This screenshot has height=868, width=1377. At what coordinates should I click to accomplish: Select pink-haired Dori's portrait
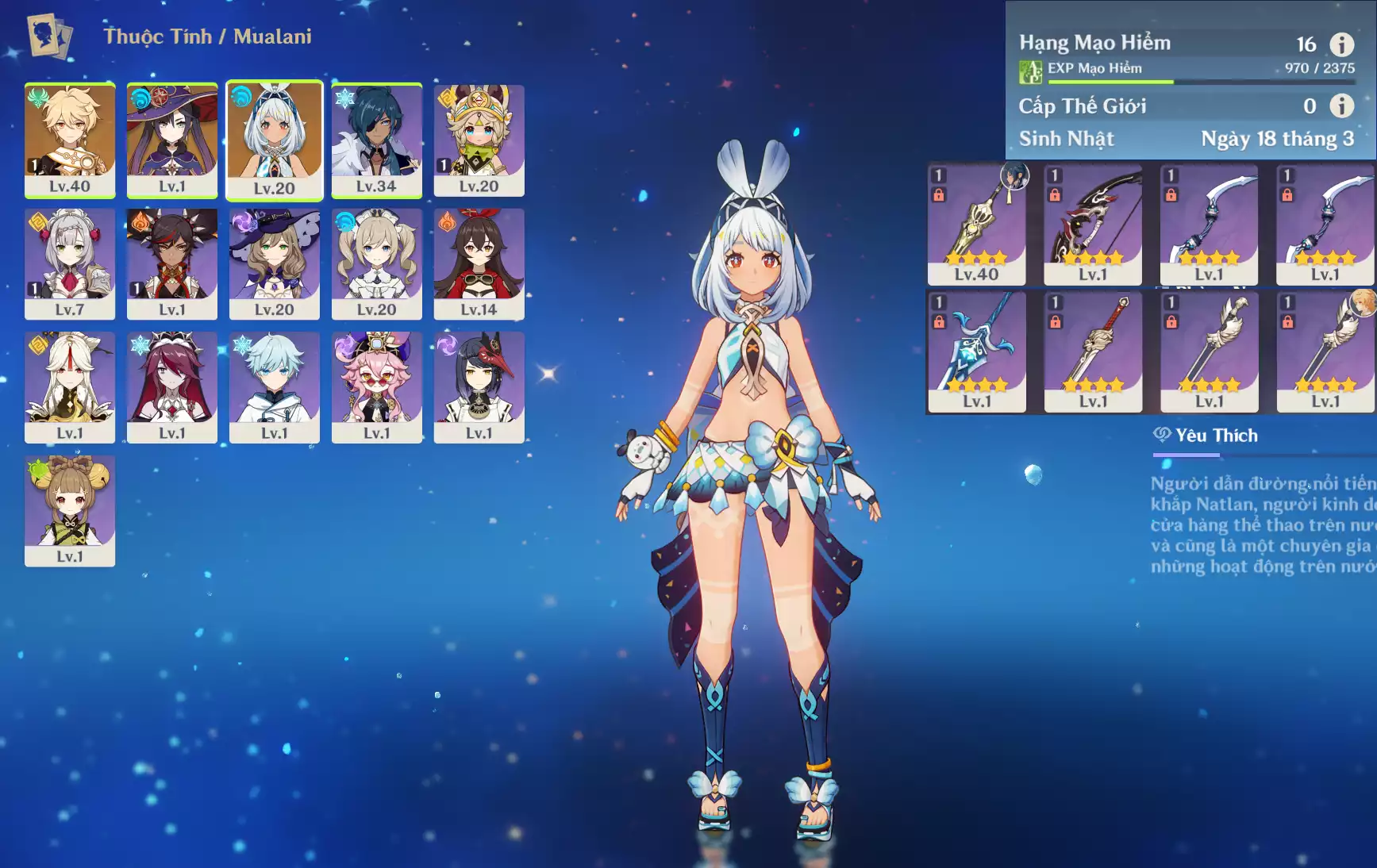[376, 386]
